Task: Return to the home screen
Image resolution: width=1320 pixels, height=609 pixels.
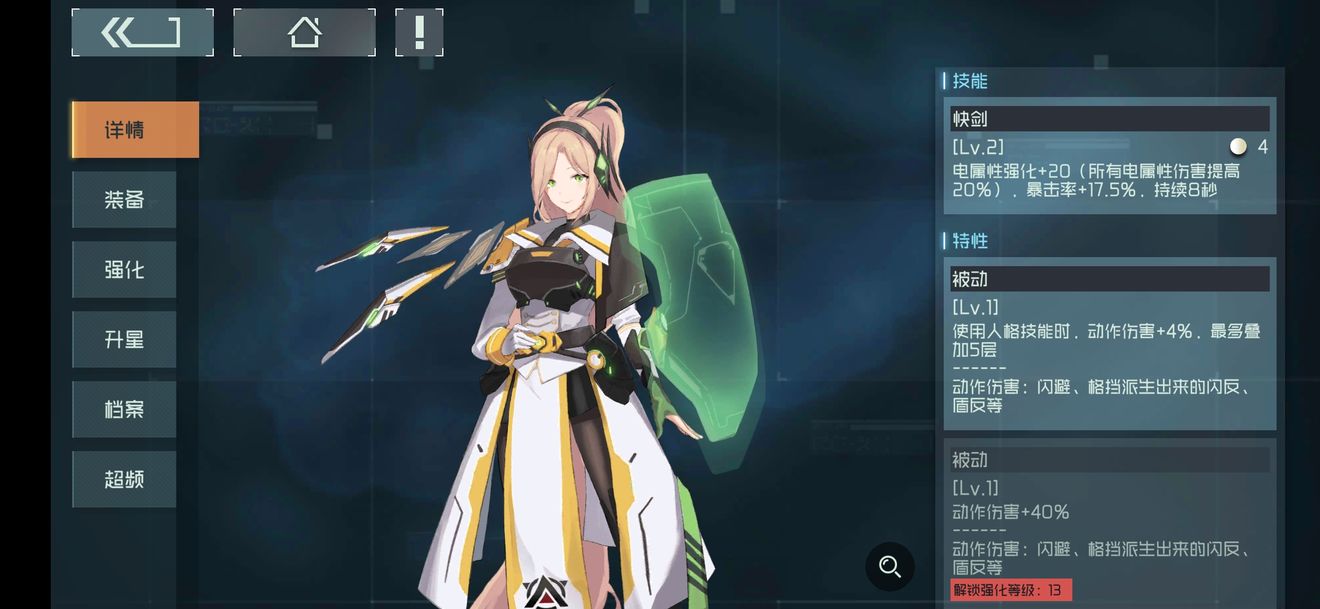Action: 304,33
